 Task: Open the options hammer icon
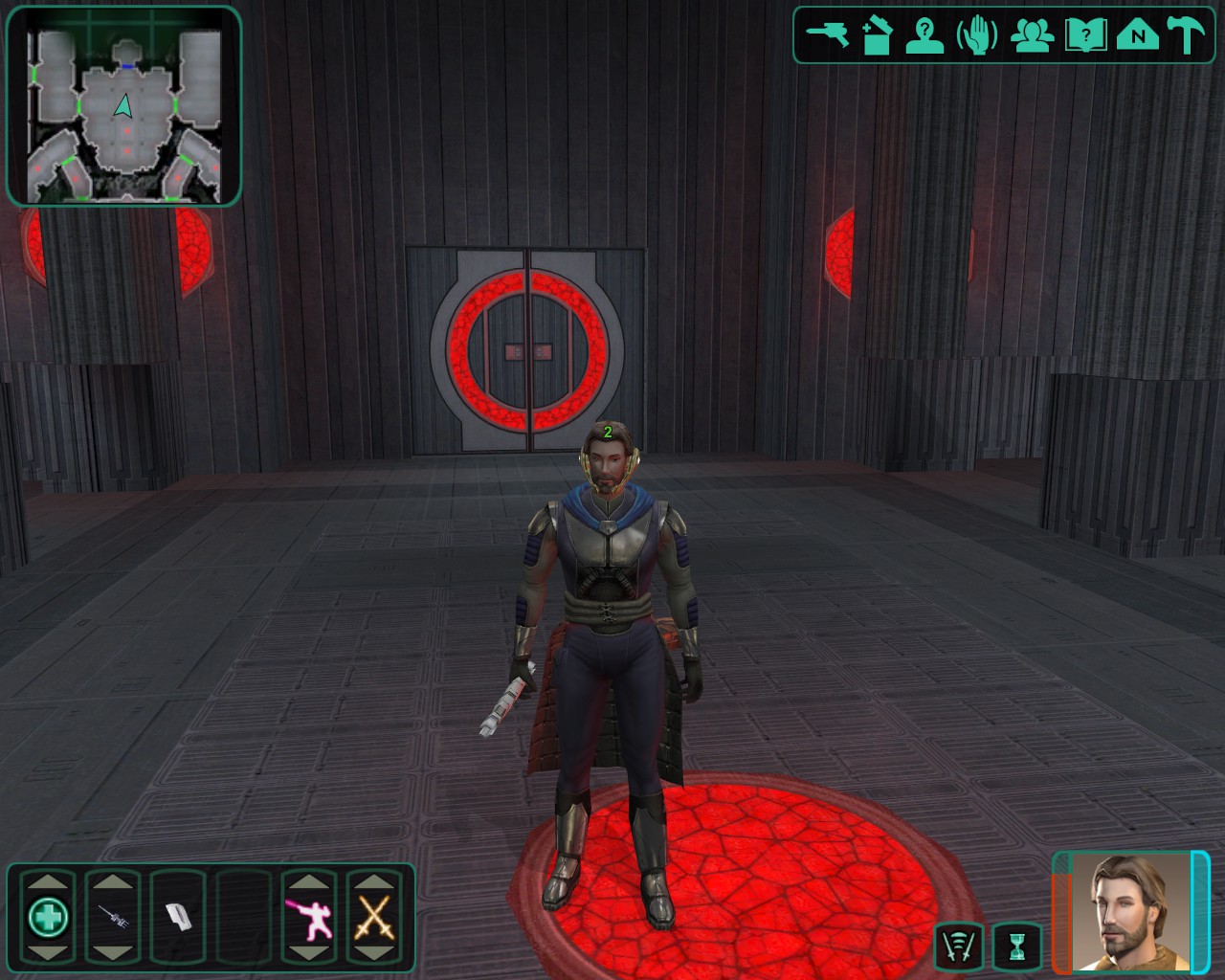pyautogui.click(x=1186, y=36)
